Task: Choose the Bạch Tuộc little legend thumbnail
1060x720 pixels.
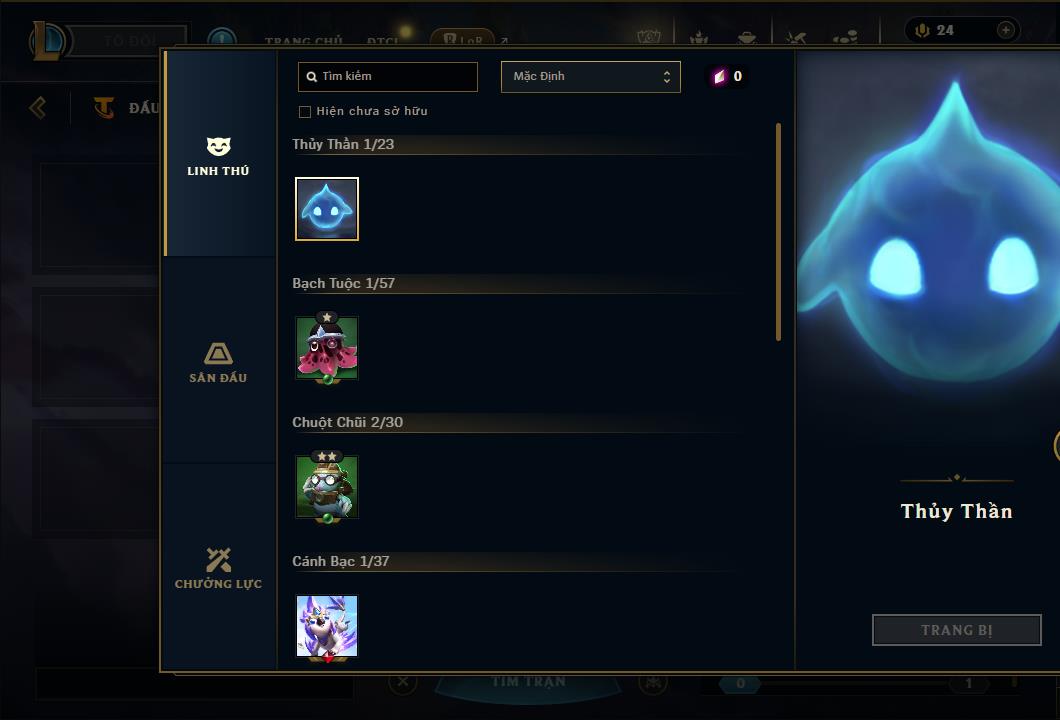Action: [327, 348]
